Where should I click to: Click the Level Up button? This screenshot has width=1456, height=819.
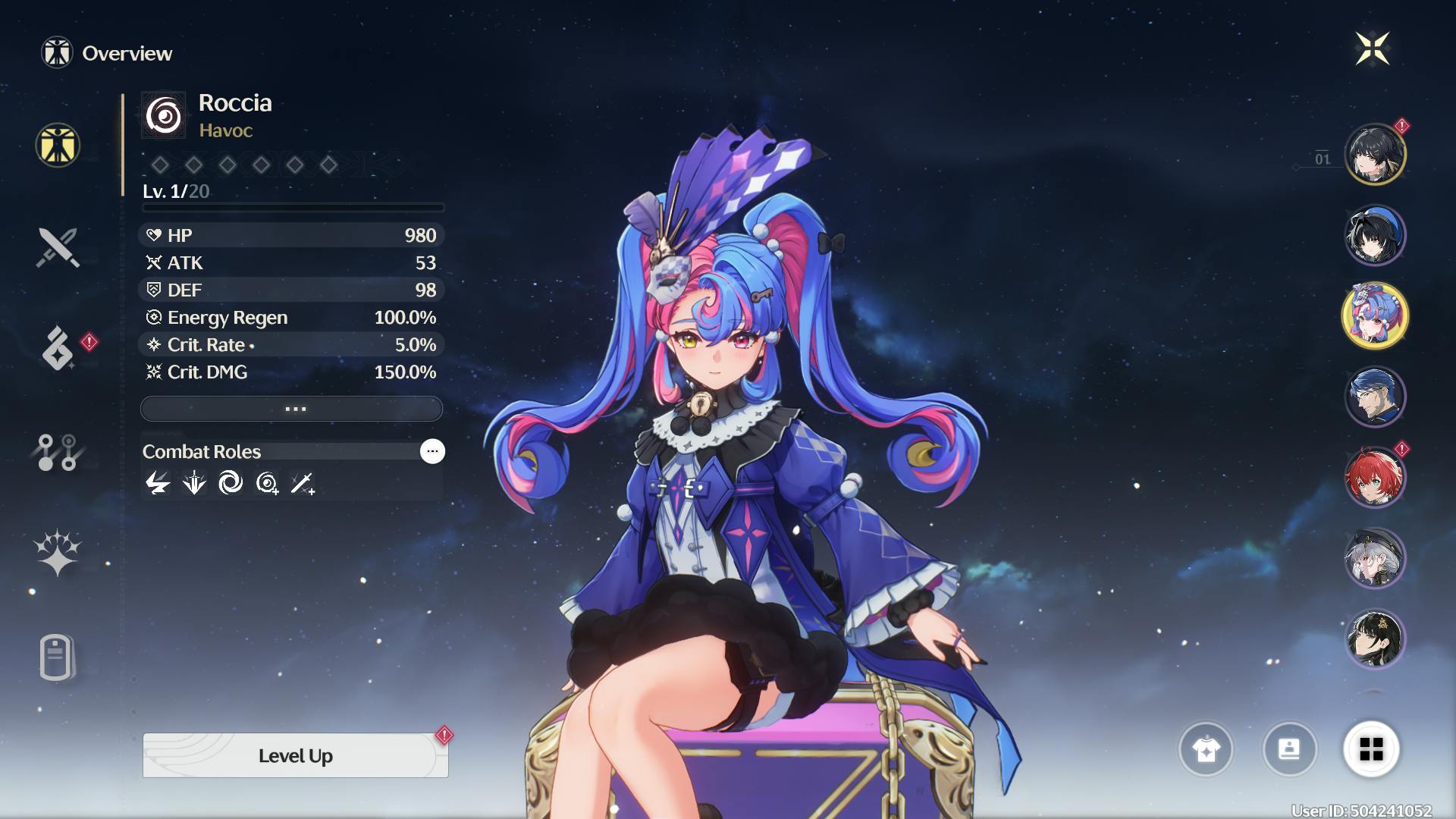point(295,755)
